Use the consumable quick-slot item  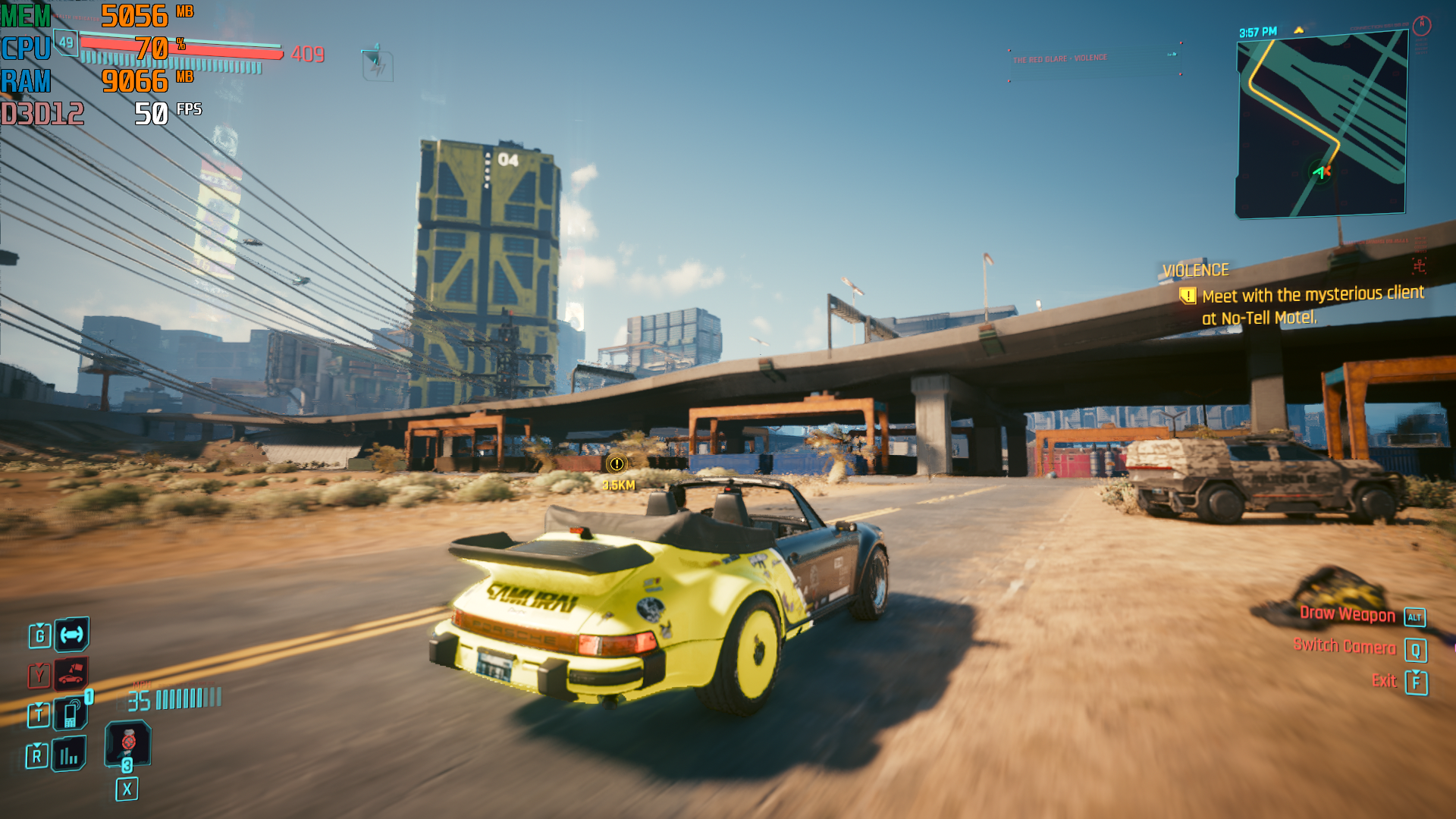(128, 742)
